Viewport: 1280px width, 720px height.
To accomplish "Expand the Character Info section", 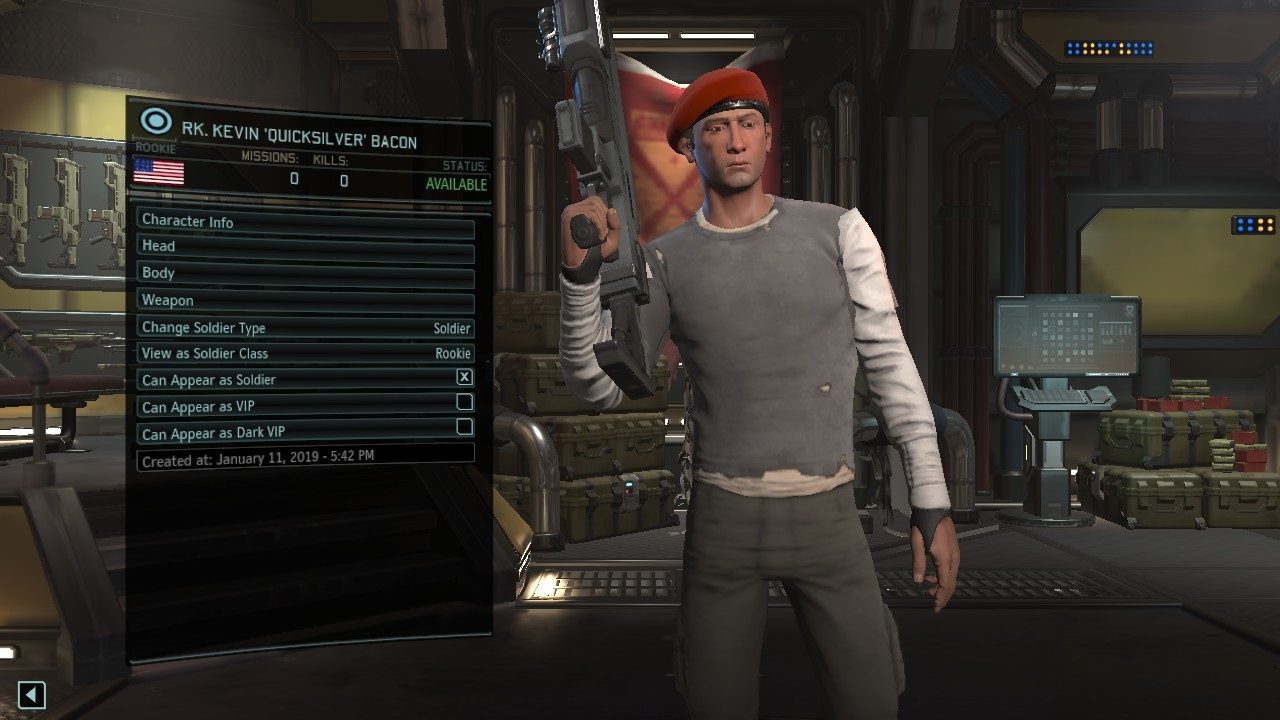I will pos(300,222).
